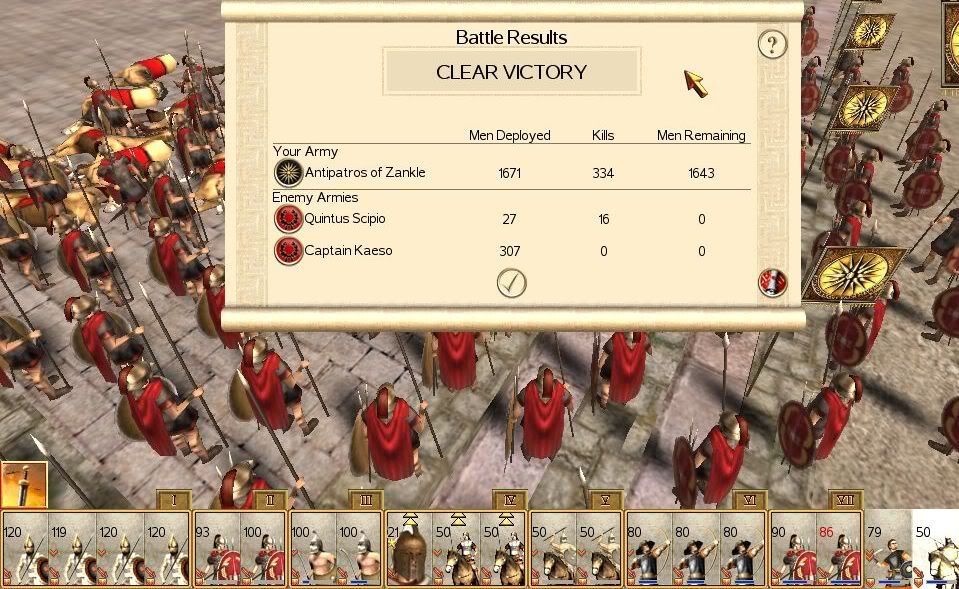Select the general's helmet unit card
This screenshot has height=589, width=959.
[409, 550]
